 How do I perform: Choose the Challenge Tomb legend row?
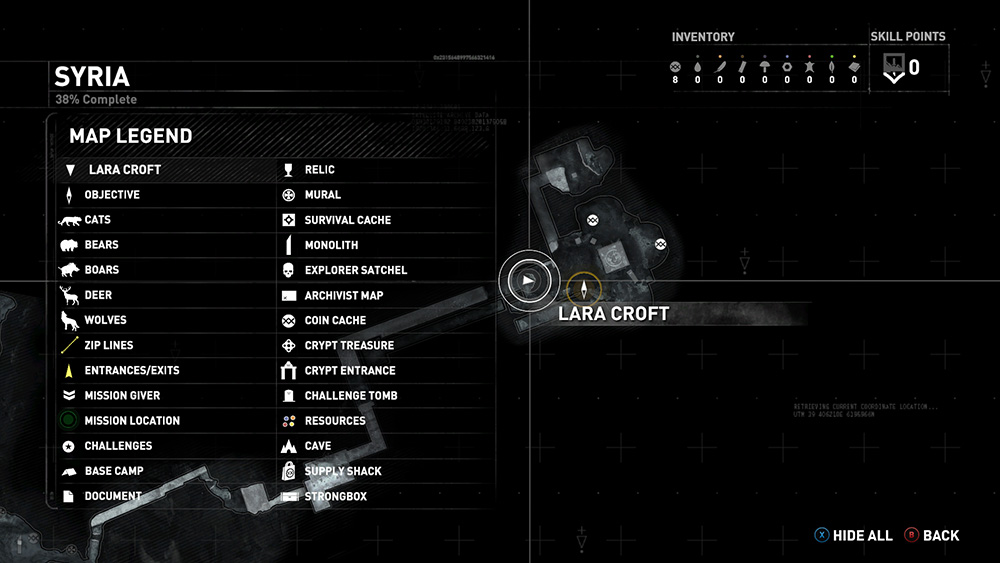(350, 396)
